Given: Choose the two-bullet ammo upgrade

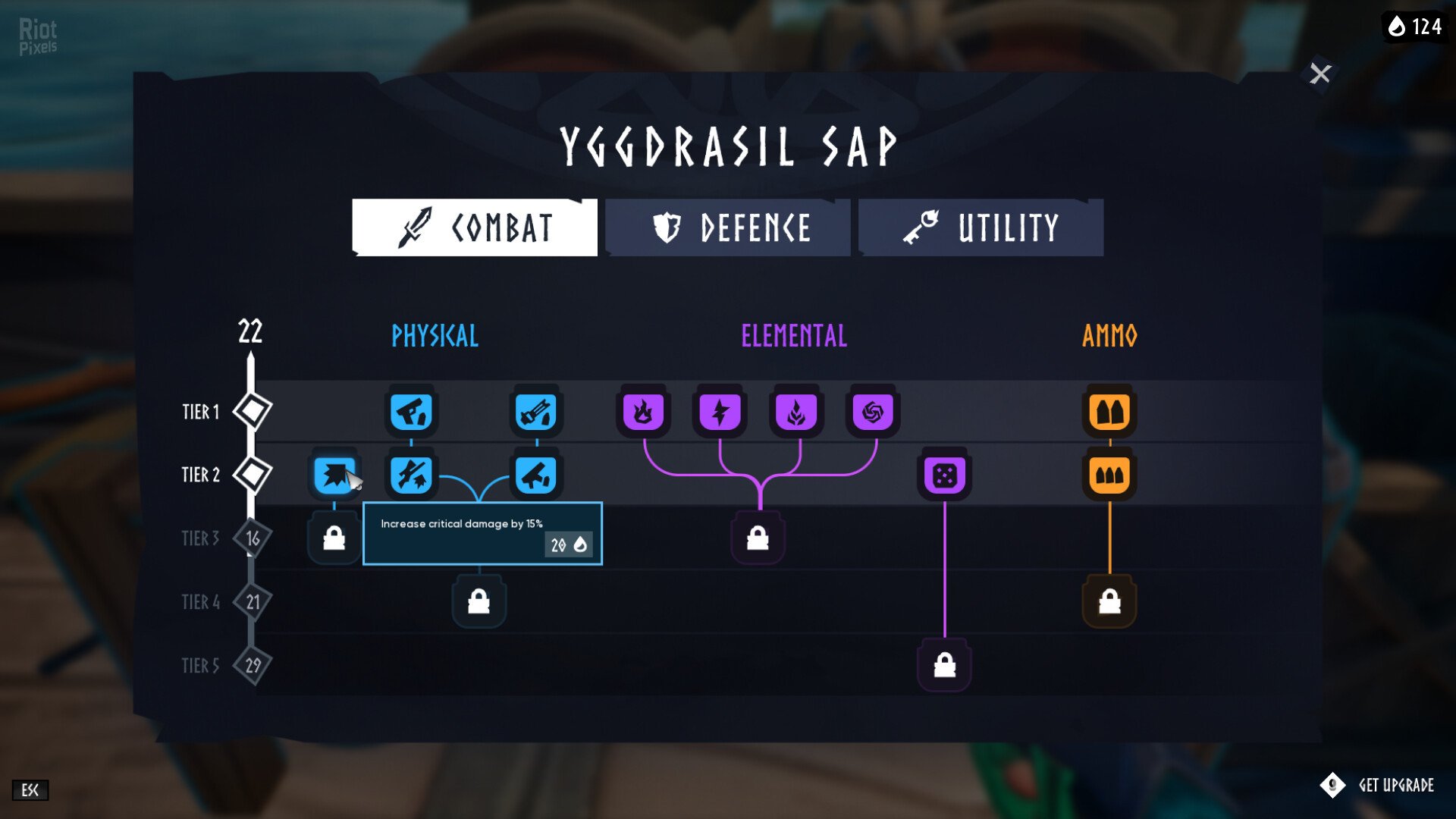Looking at the screenshot, I should [x=1109, y=412].
